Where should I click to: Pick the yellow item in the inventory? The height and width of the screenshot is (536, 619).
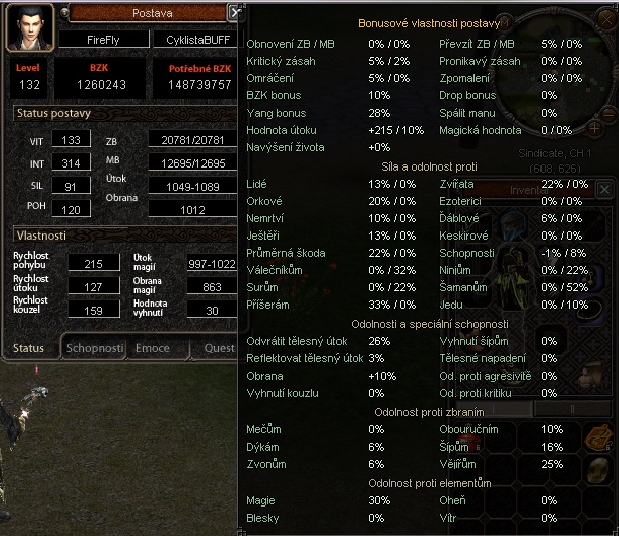[600, 471]
